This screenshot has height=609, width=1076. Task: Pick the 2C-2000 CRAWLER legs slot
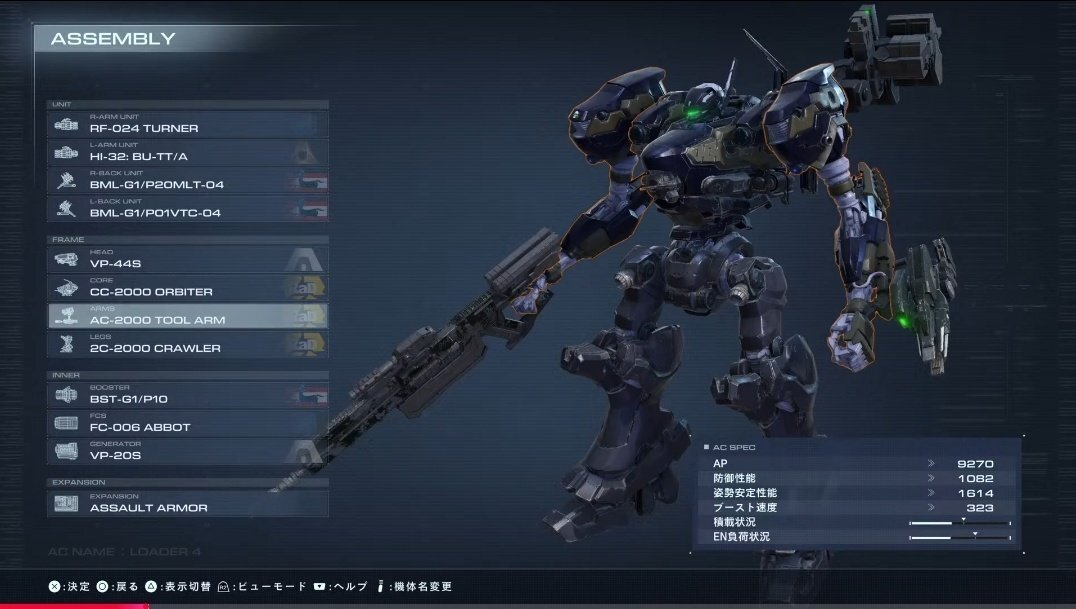188,344
